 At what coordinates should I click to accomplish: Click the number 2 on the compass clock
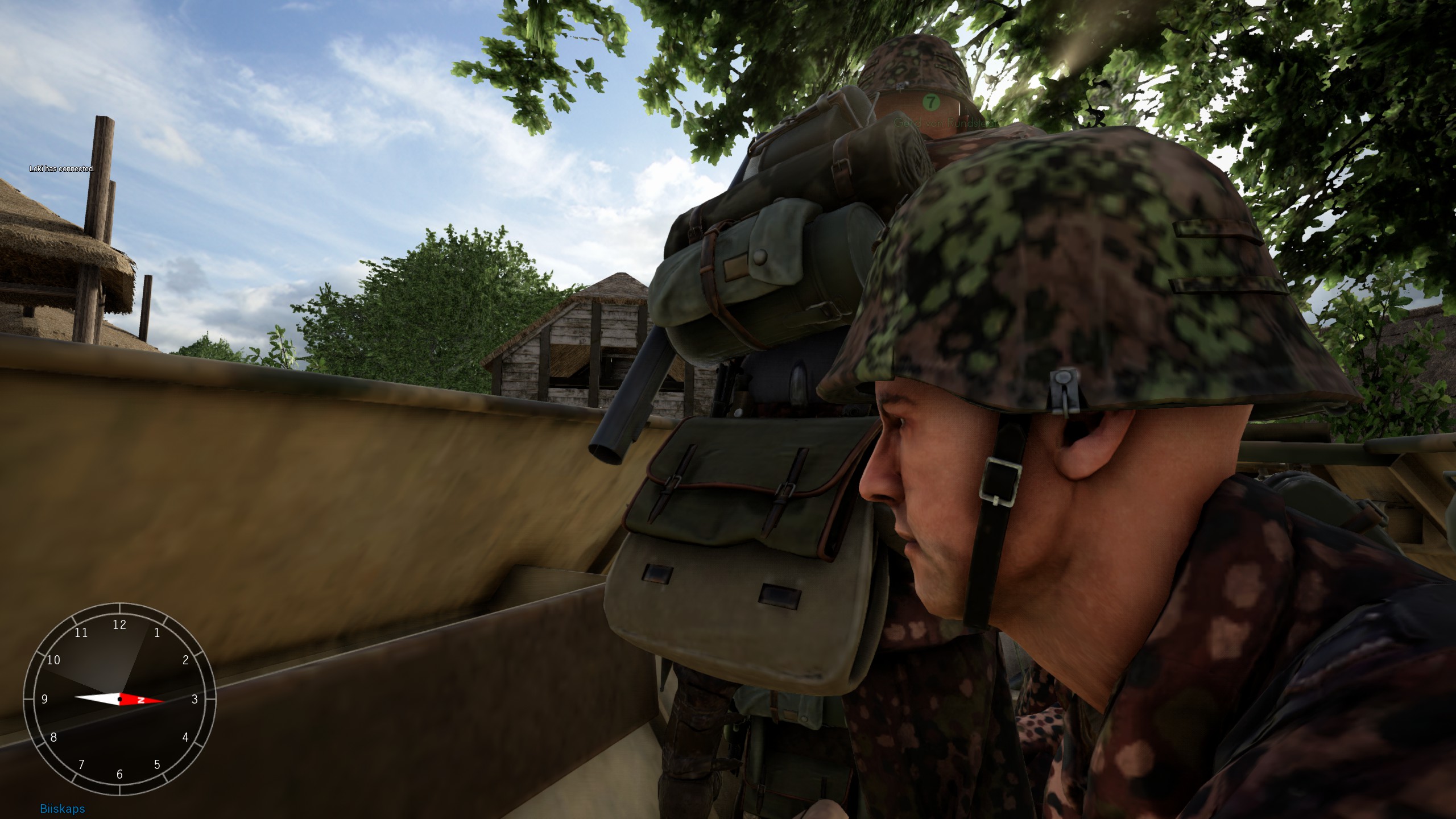(x=185, y=660)
